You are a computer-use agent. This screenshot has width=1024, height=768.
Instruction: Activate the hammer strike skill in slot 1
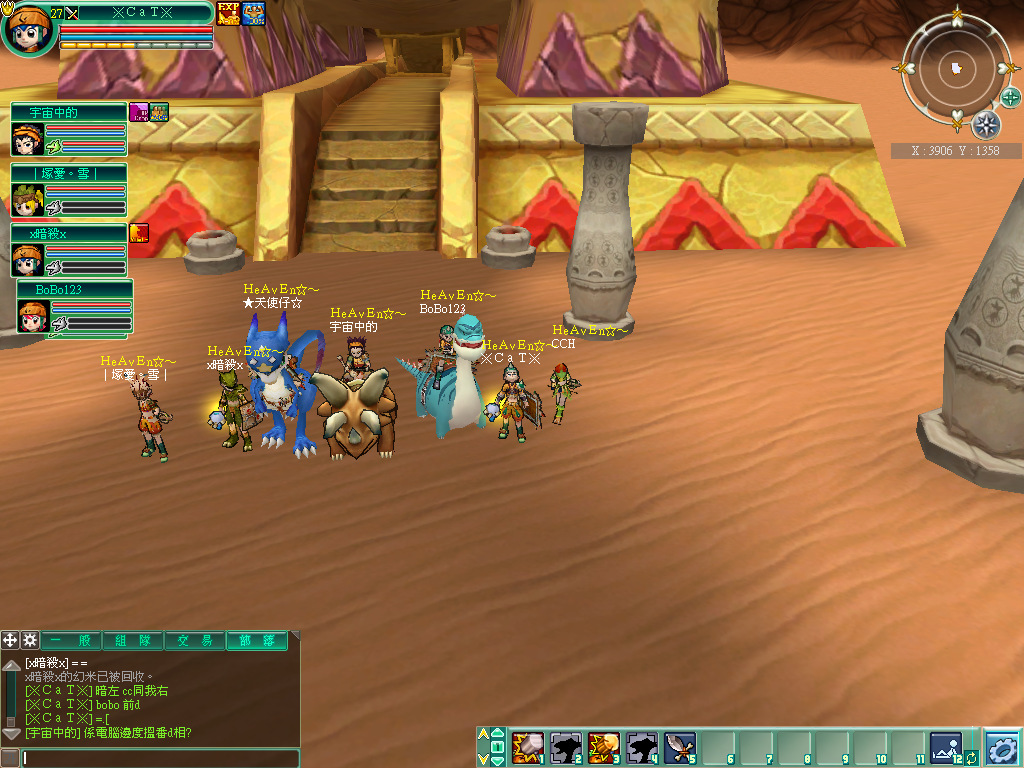point(527,746)
